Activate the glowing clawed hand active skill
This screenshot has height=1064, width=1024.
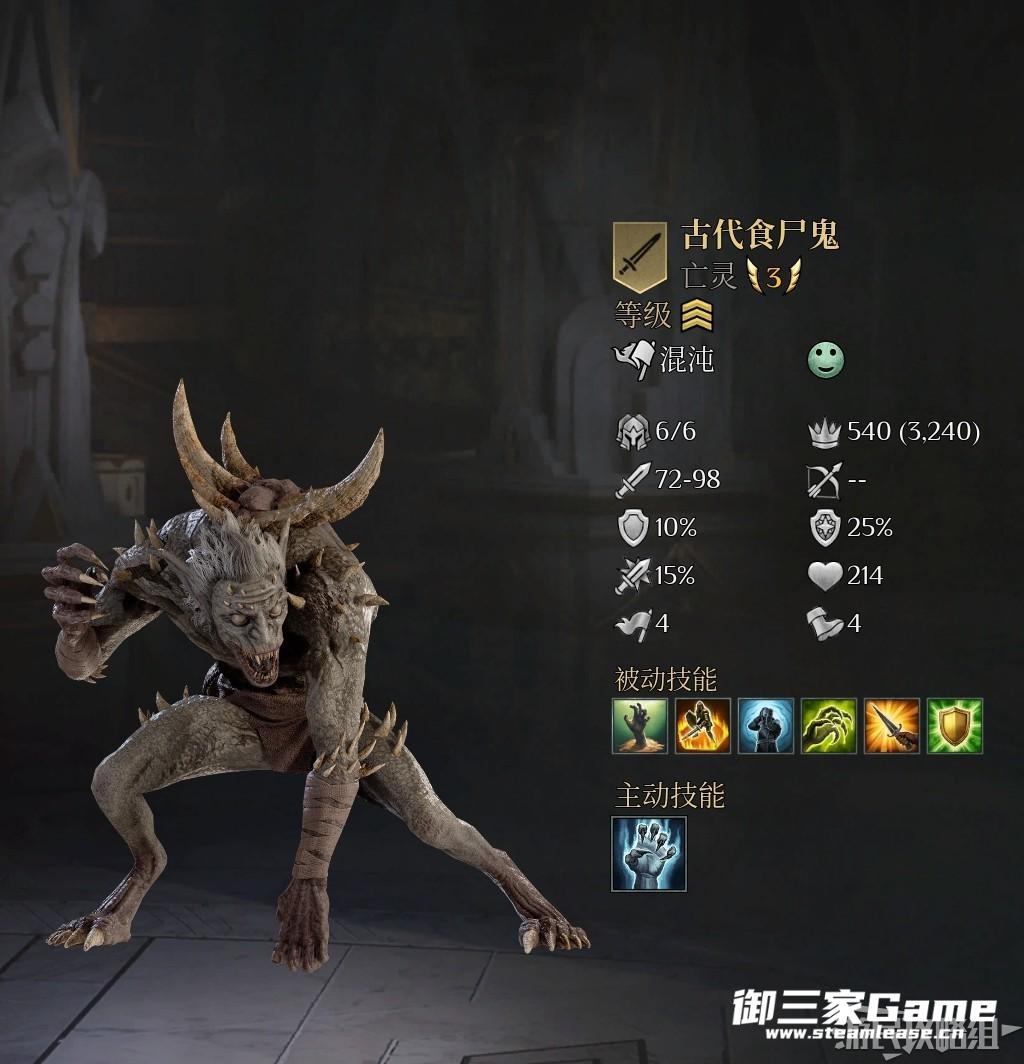(x=649, y=854)
